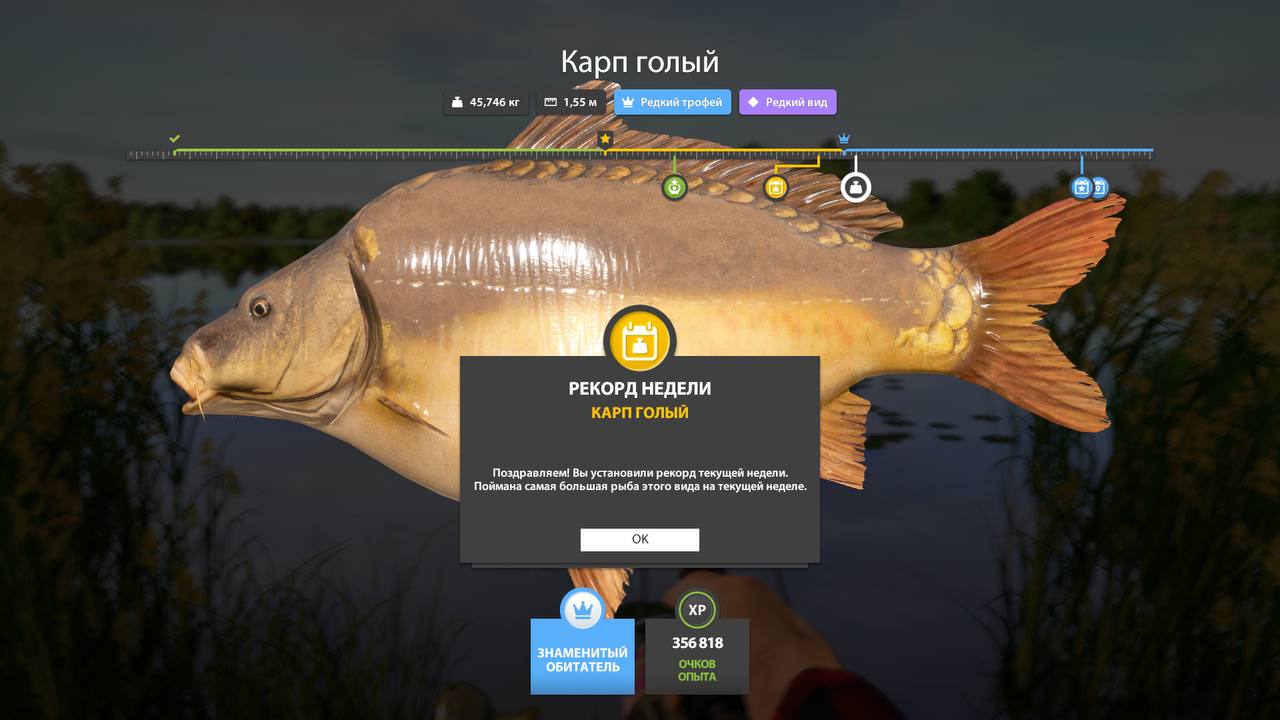Click the yellow weekly record calendar emblem
This screenshot has height=720, width=1280.
640,341
